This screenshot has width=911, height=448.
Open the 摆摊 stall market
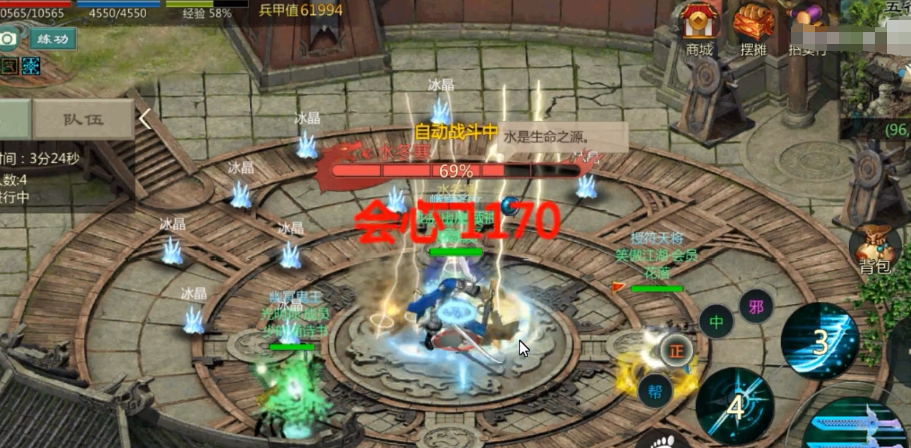click(x=754, y=30)
